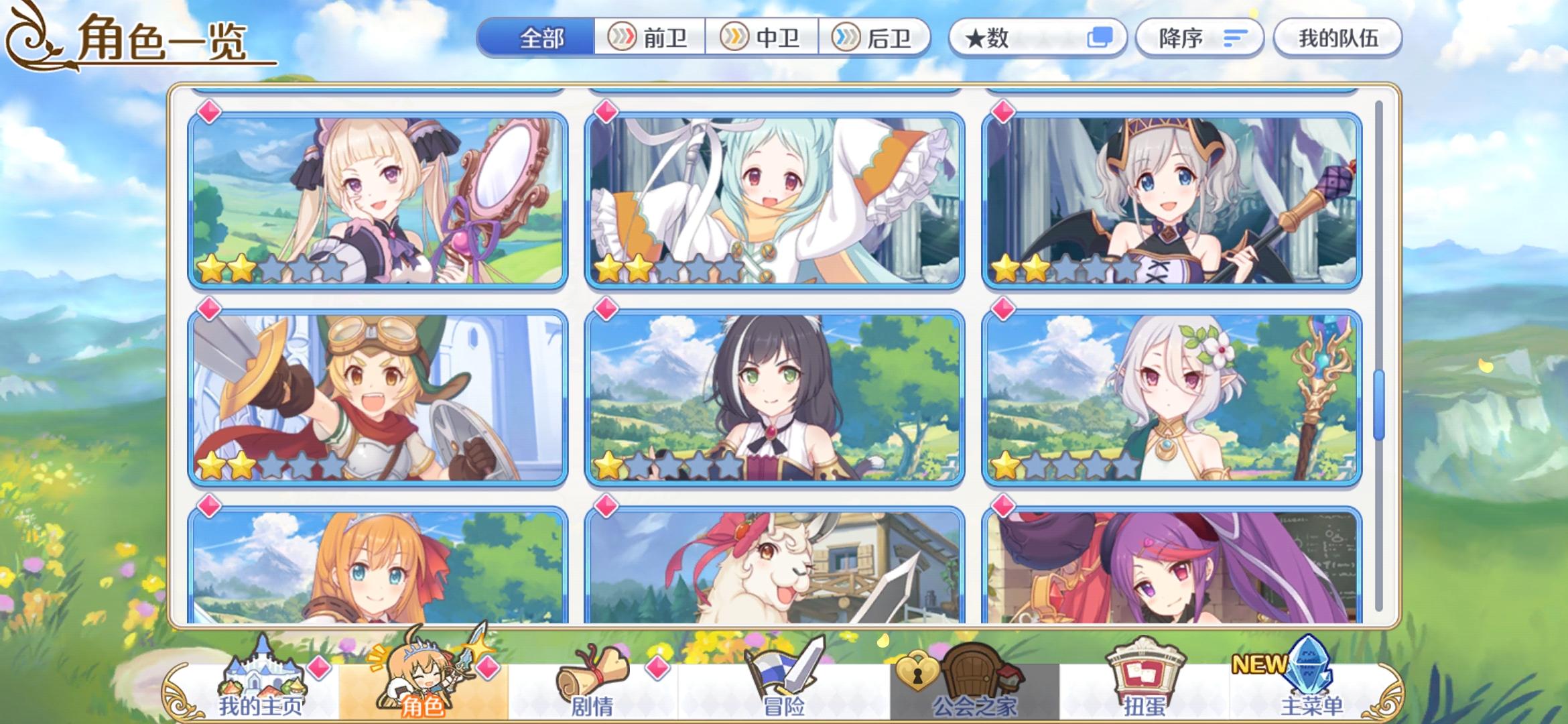The width and height of the screenshot is (1568, 724).
Task: Expand the 中卫 midguard filter chevron
Action: click(735, 38)
